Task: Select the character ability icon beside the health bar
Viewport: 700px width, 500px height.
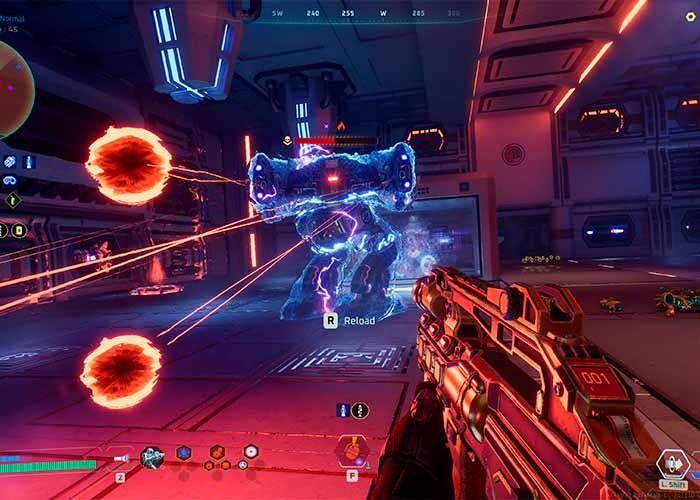Action: (x=152, y=457)
